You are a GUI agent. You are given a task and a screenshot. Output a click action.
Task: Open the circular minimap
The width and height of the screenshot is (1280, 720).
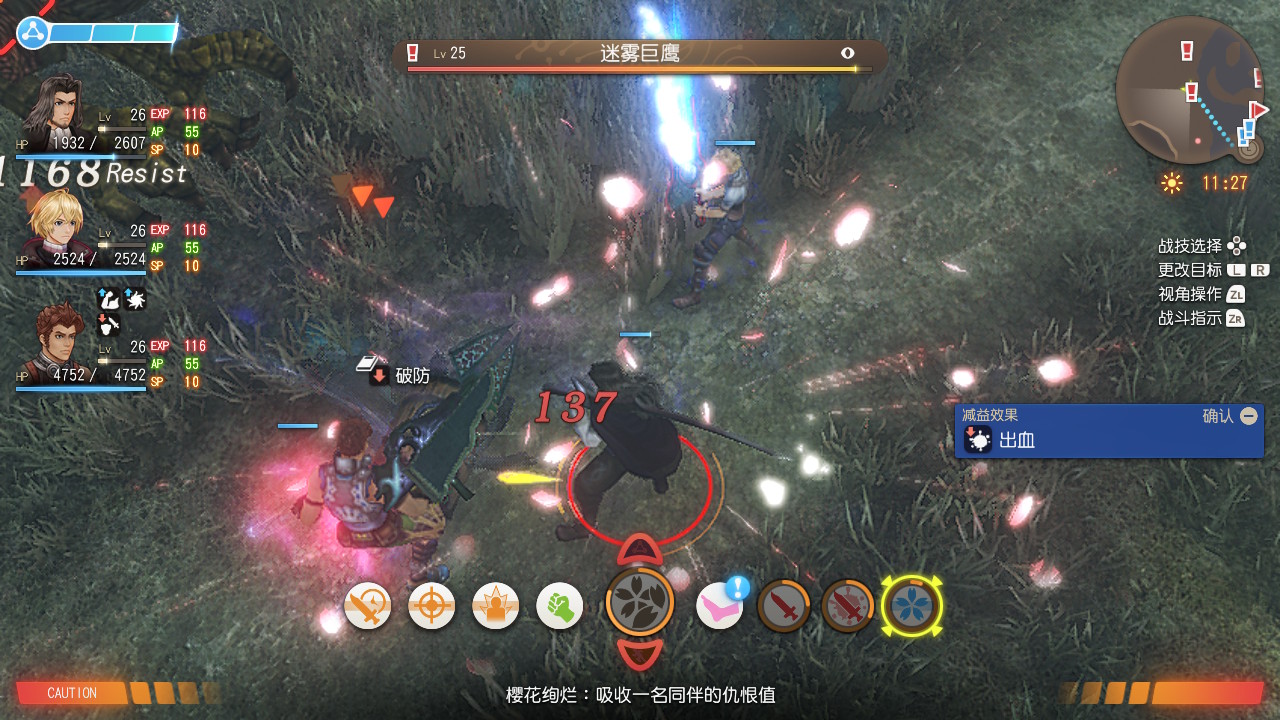(x=1189, y=90)
